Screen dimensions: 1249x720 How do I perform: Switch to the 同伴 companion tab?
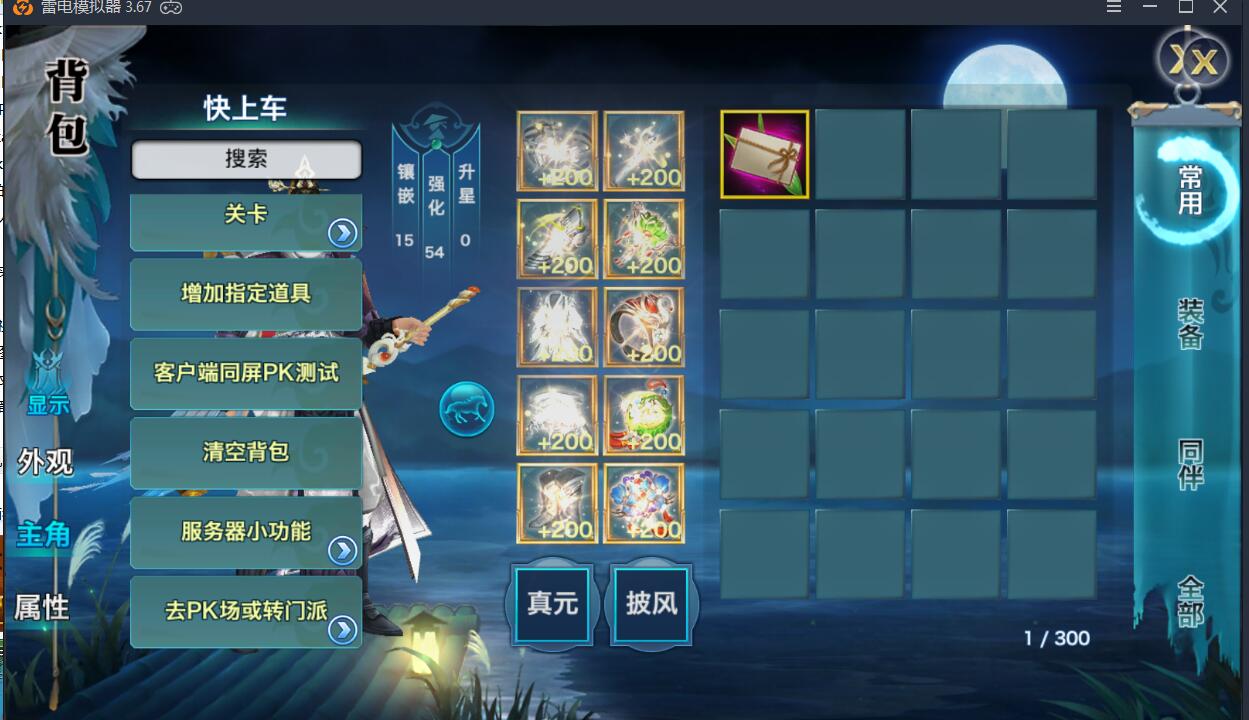(x=1190, y=465)
